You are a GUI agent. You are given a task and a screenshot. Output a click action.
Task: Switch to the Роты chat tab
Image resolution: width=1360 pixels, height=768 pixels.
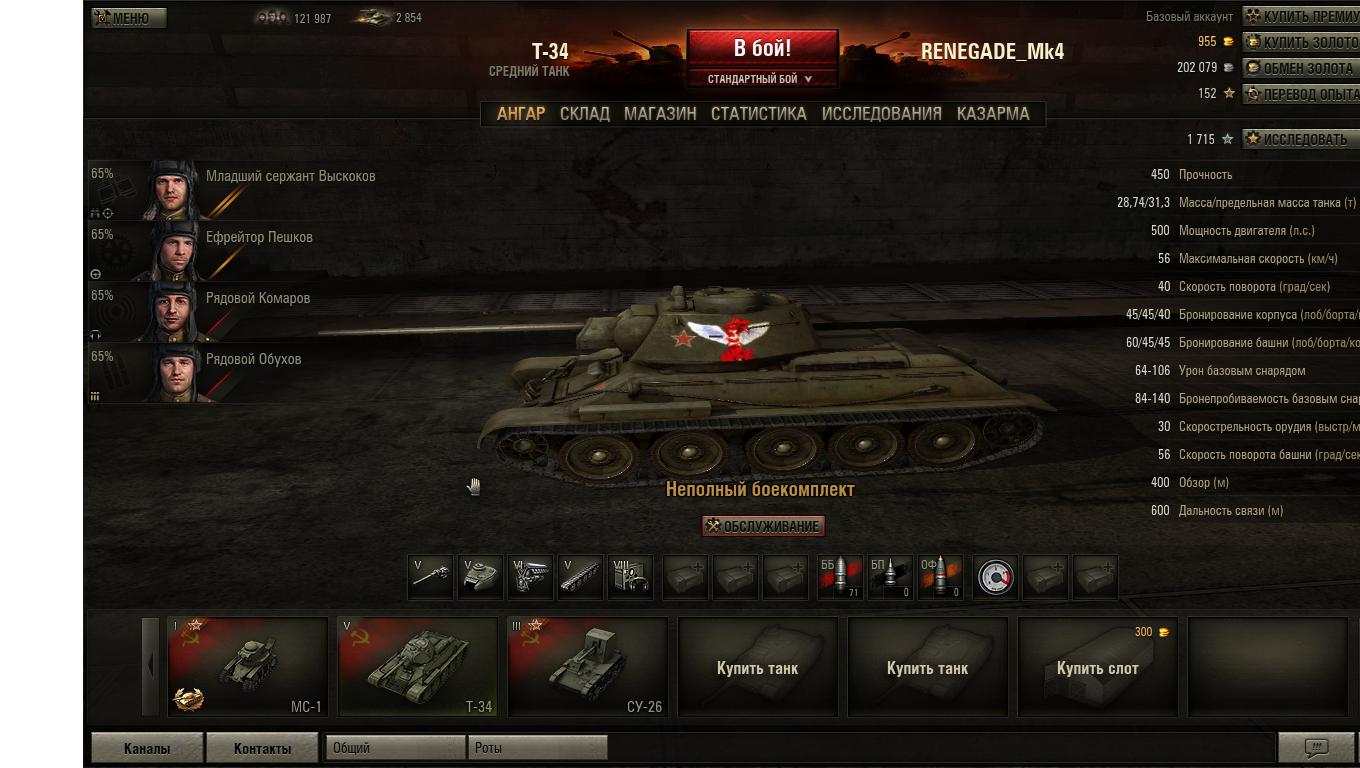click(x=537, y=748)
